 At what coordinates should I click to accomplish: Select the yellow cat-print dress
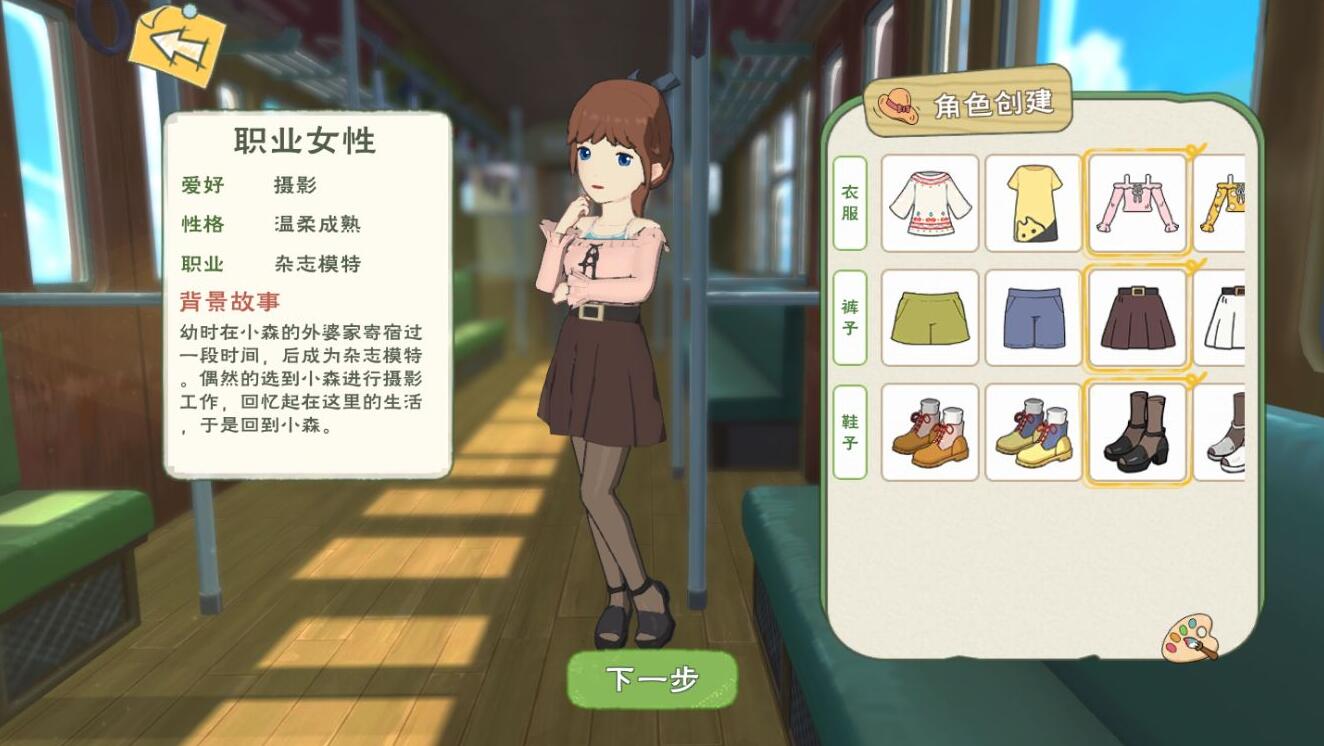click(1033, 204)
